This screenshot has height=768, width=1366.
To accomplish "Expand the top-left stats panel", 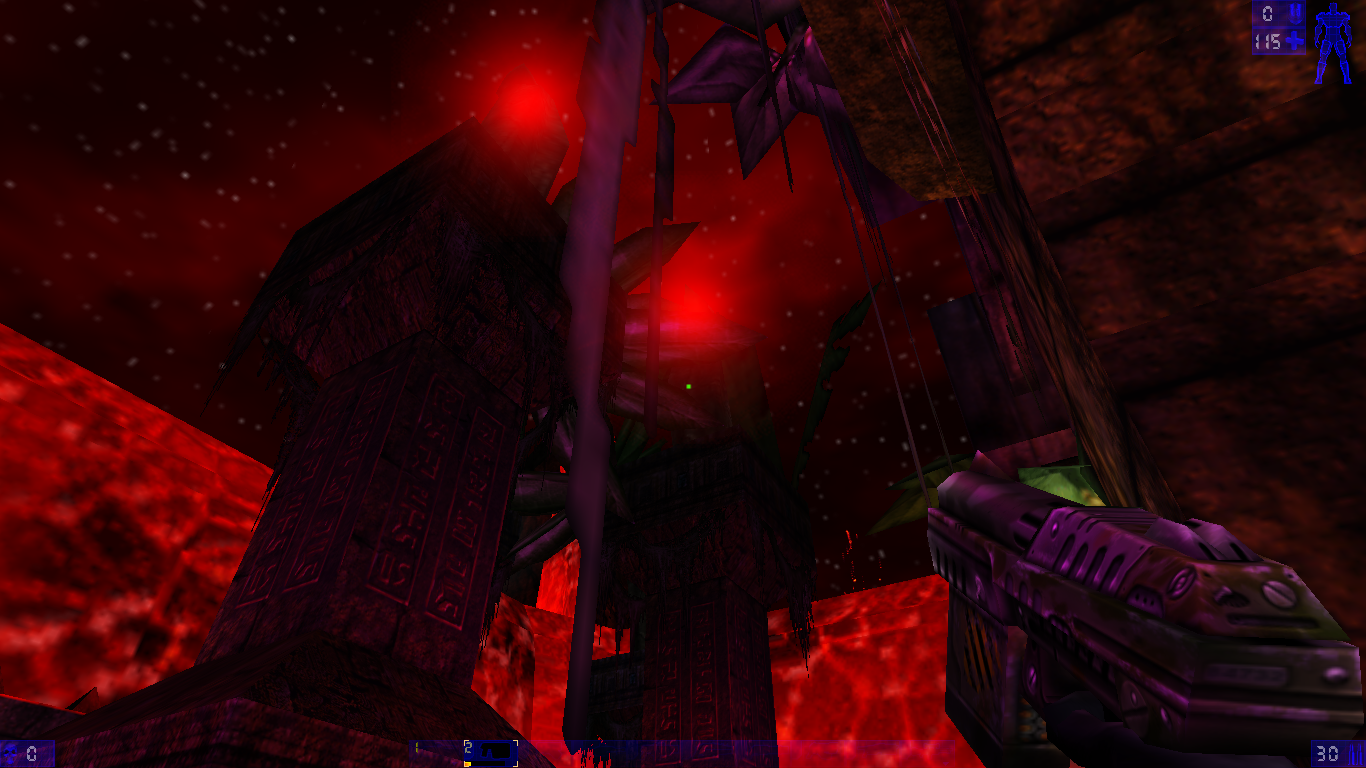I will 1278,27.
